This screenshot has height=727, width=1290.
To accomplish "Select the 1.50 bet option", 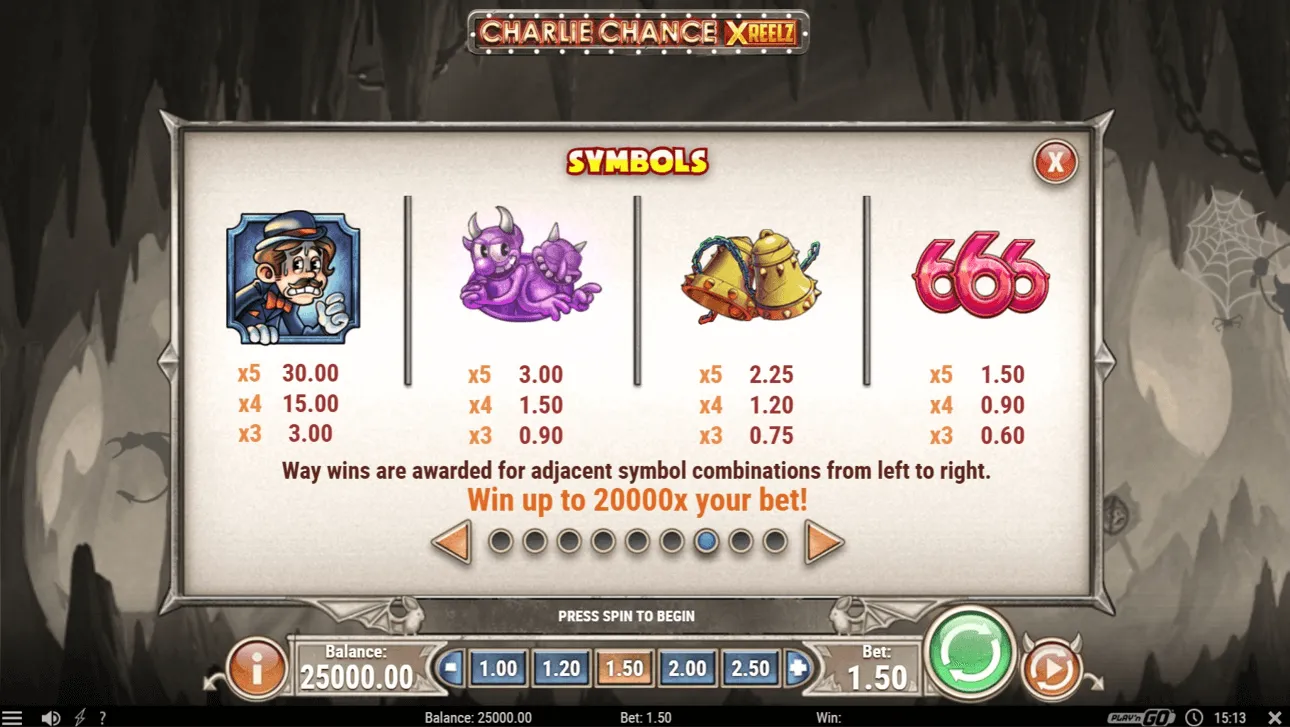I will click(623, 667).
